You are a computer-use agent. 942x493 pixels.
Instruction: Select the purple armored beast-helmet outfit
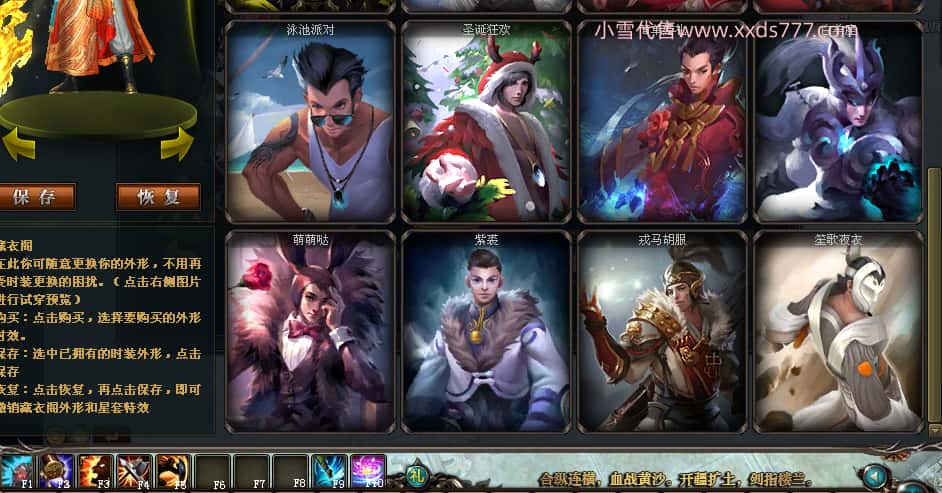pos(838,120)
